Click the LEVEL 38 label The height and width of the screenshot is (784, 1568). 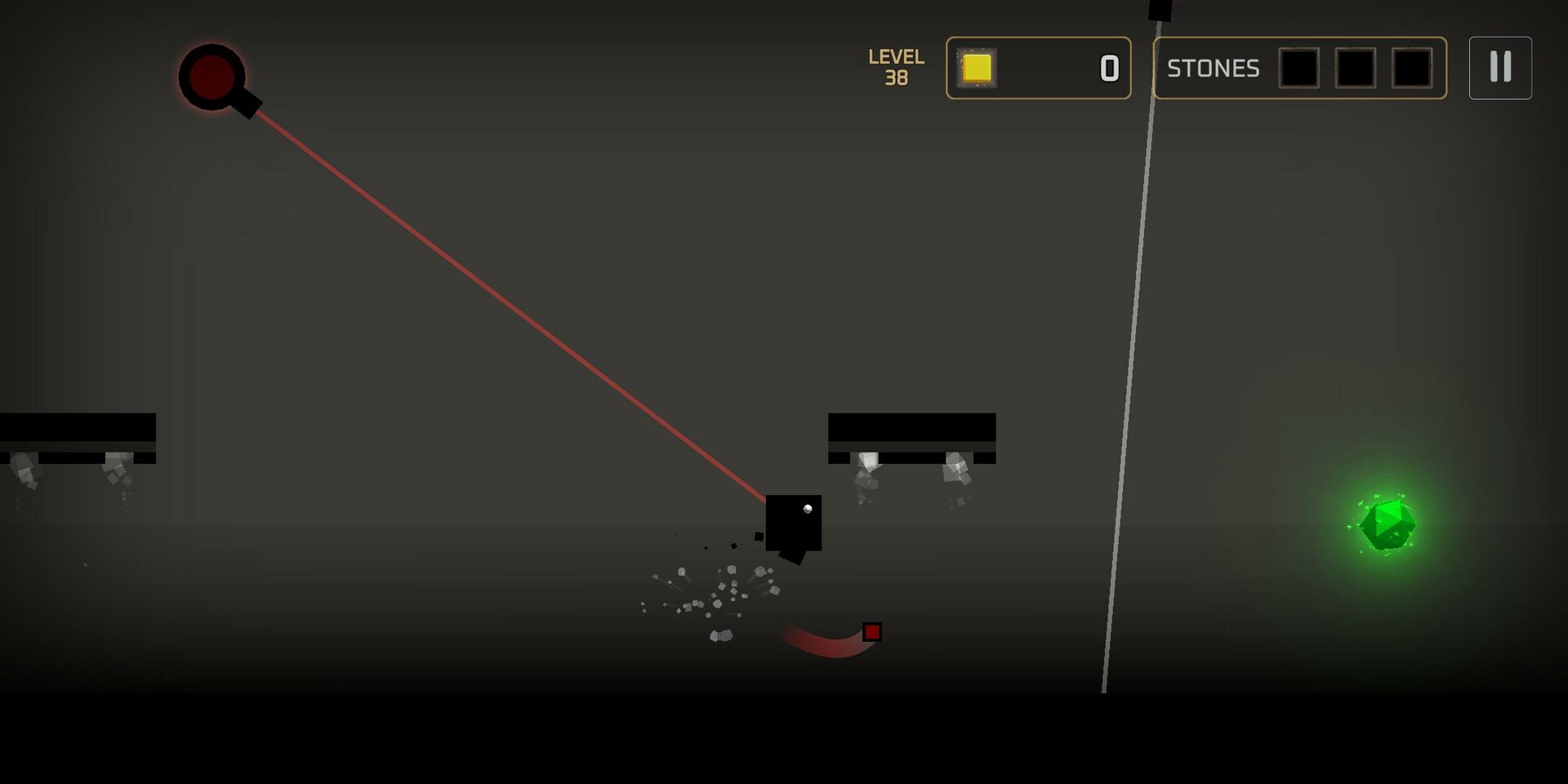click(895, 67)
